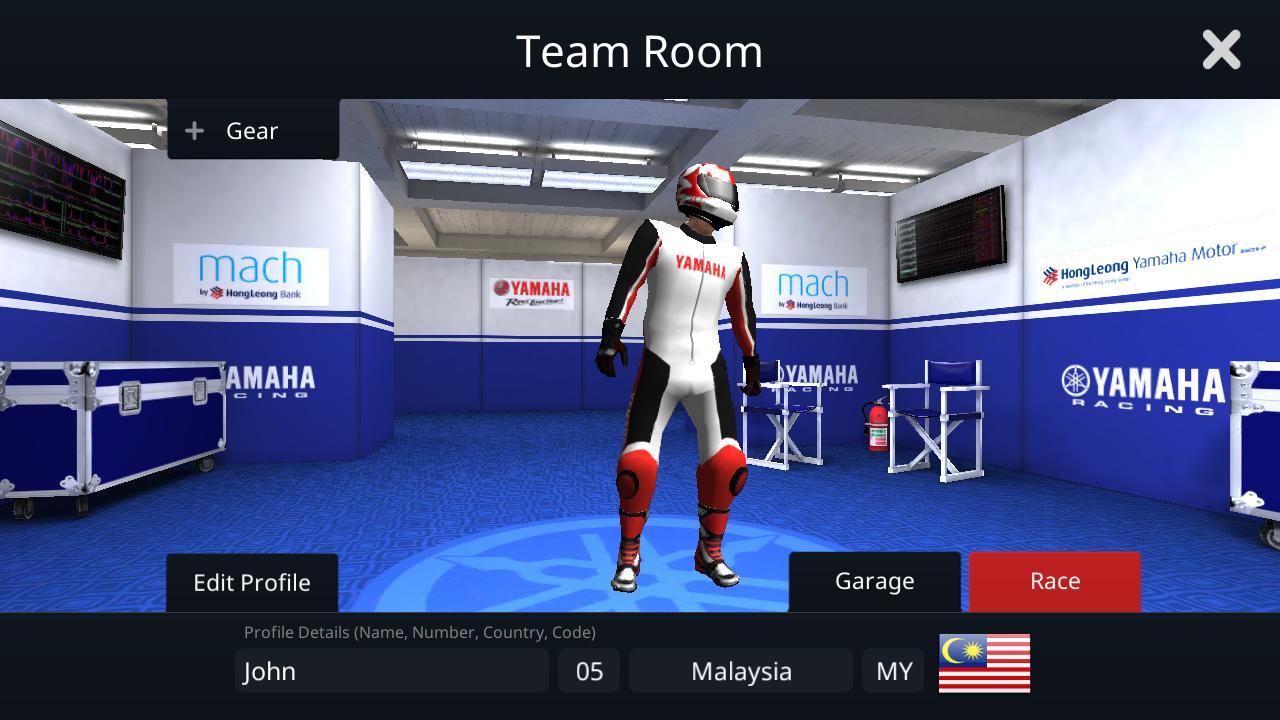Select the country code field showing MY
The width and height of the screenshot is (1280, 720).
pos(893,671)
